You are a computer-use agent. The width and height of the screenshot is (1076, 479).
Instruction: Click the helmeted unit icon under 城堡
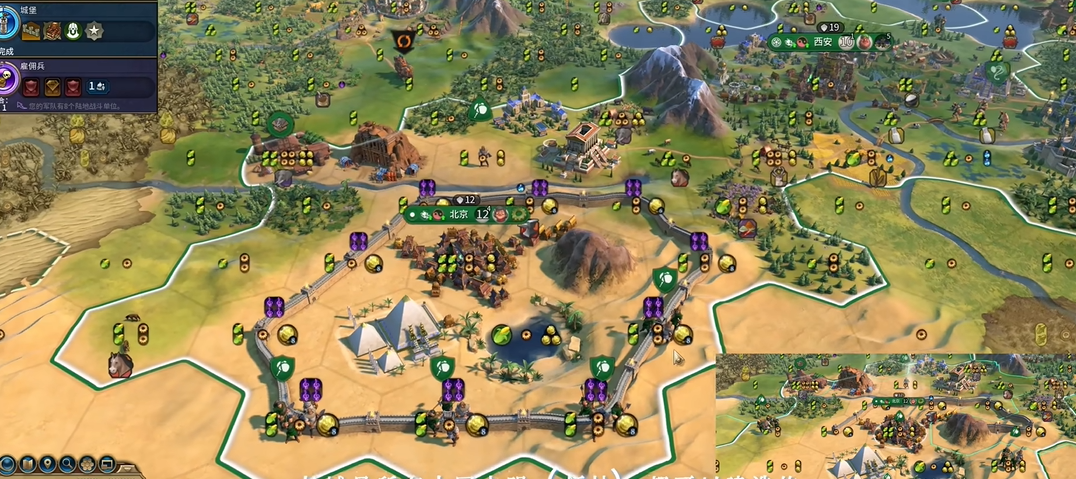[x=73, y=32]
